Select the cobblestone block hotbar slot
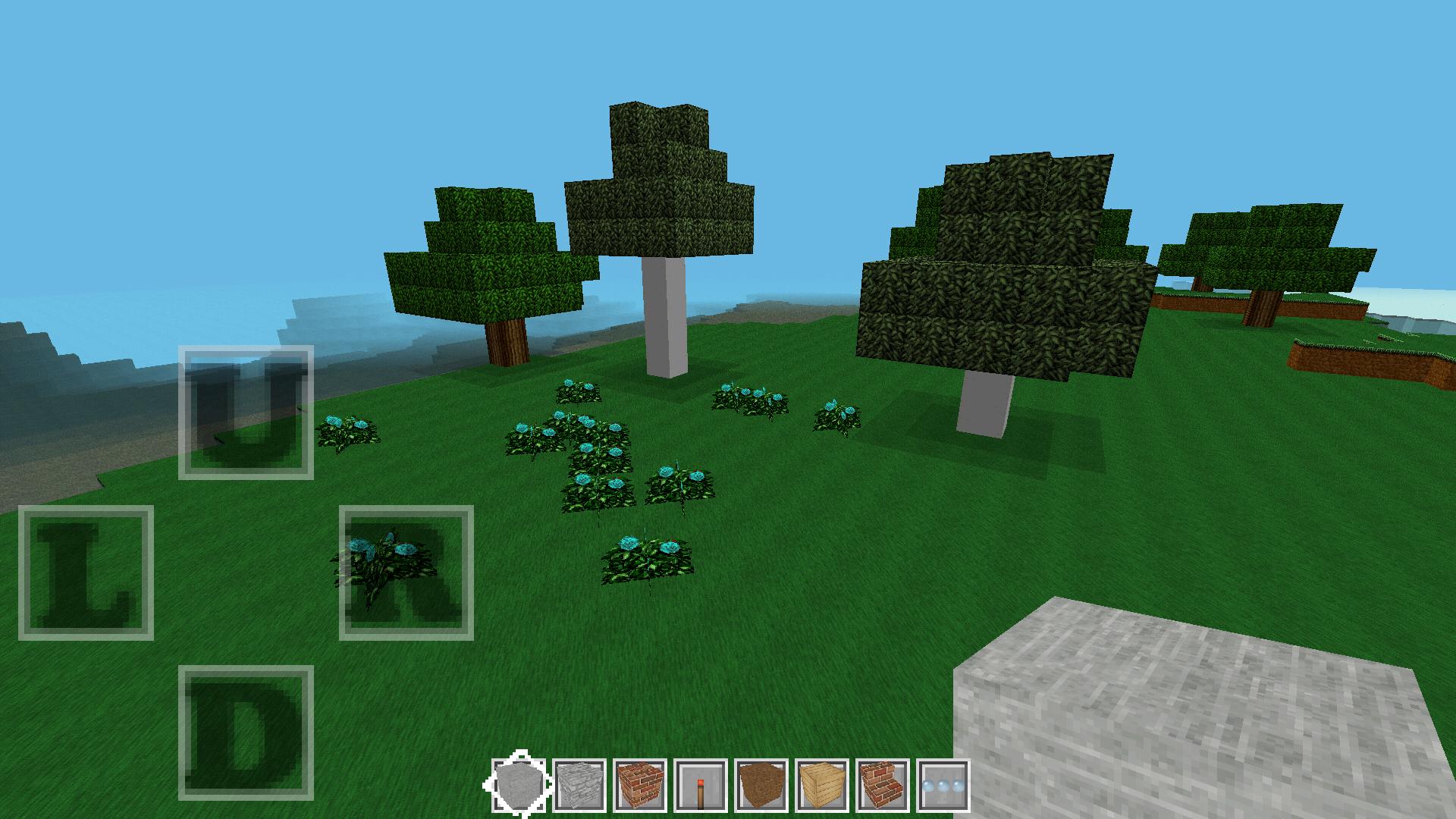 pyautogui.click(x=579, y=786)
